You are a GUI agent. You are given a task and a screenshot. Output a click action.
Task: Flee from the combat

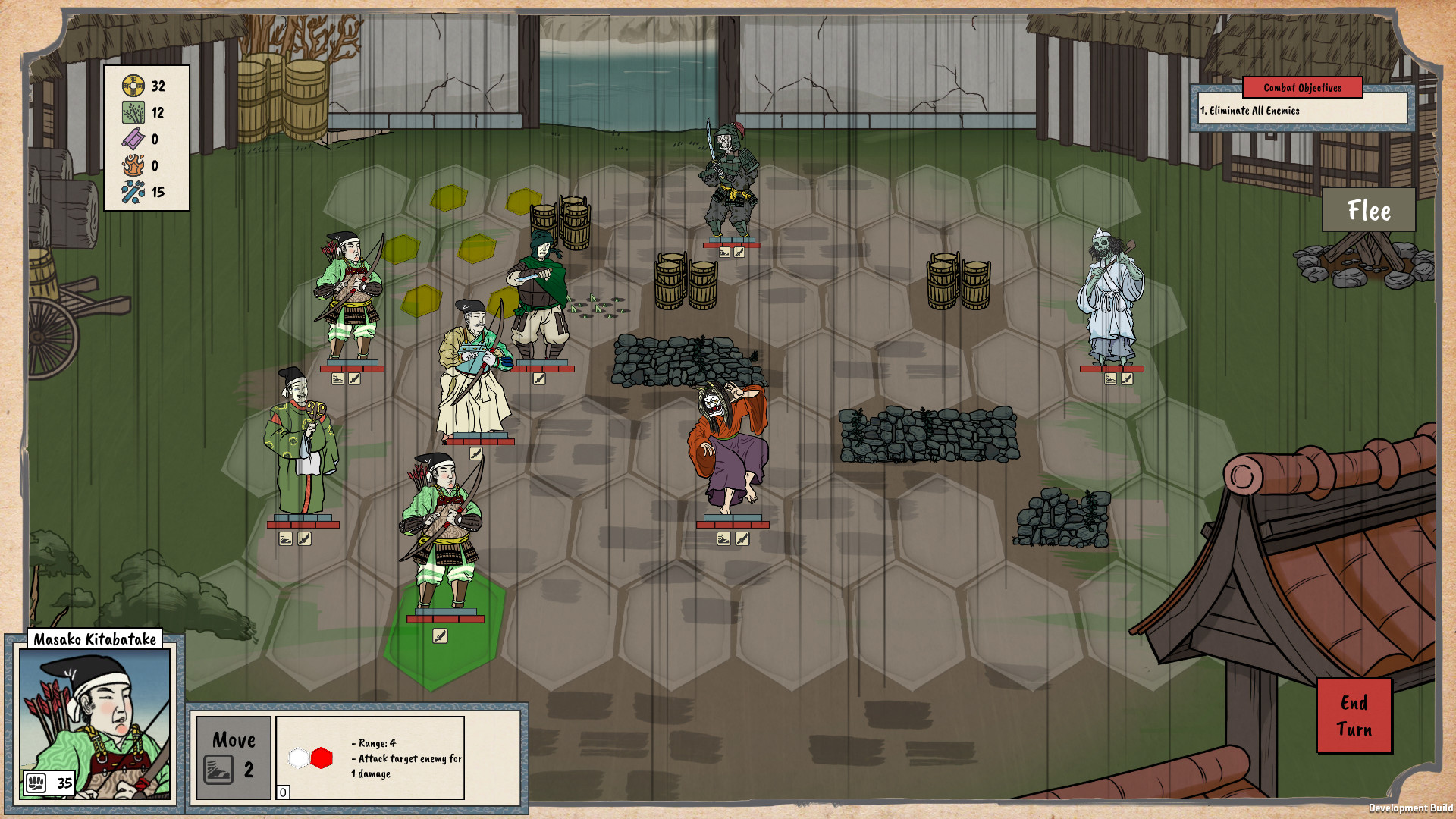click(x=1368, y=210)
